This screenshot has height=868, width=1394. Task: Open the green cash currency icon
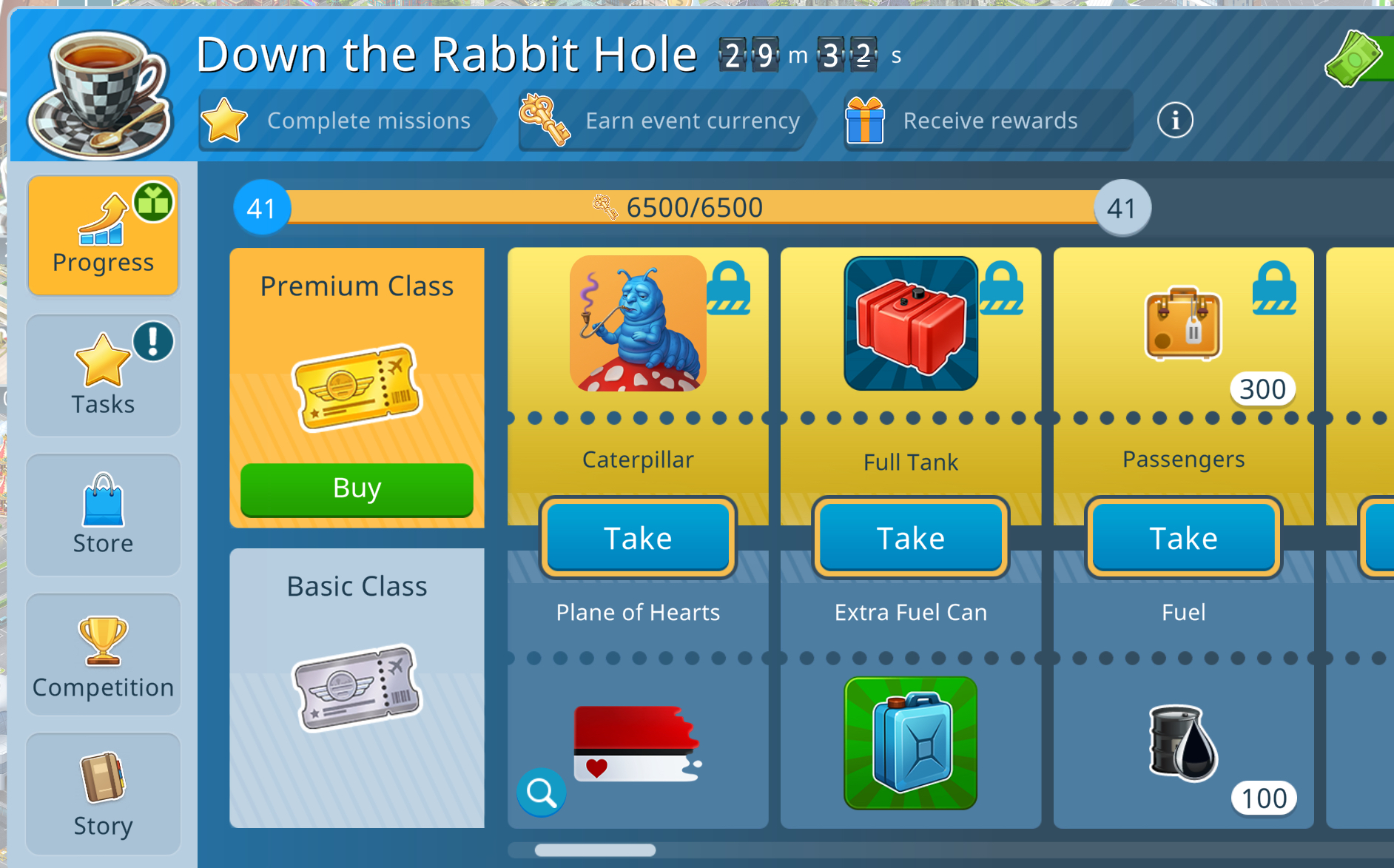pyautogui.click(x=1354, y=58)
